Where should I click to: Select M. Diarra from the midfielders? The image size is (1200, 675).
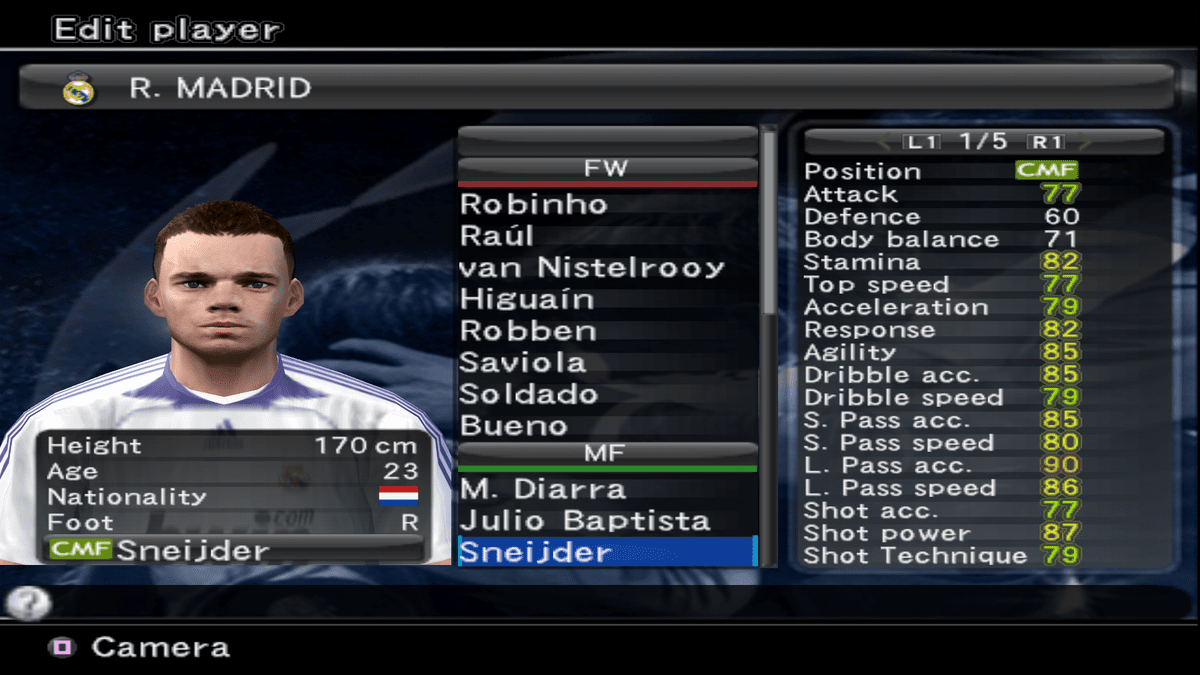click(x=542, y=489)
